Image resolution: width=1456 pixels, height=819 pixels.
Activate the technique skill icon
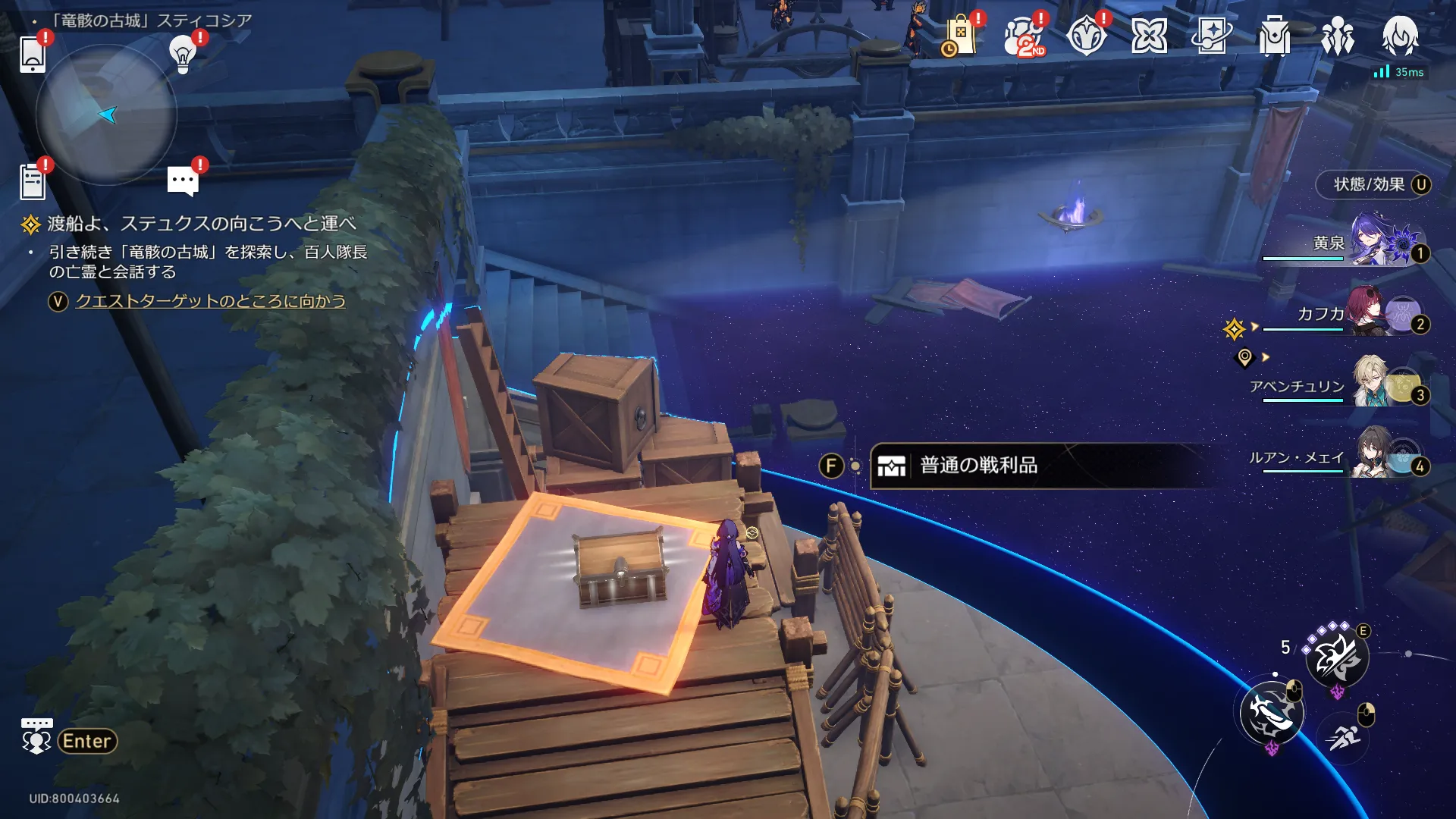(1337, 657)
